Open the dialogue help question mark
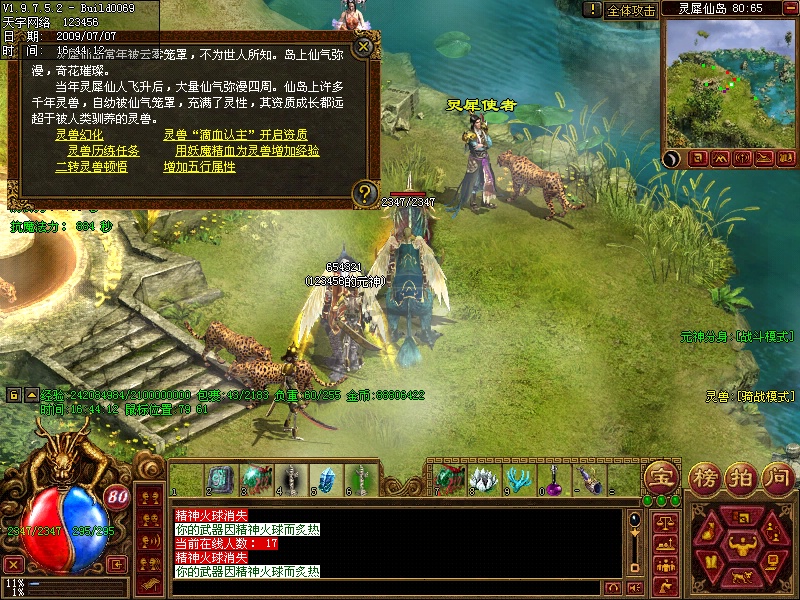The width and height of the screenshot is (800, 600). click(x=365, y=192)
